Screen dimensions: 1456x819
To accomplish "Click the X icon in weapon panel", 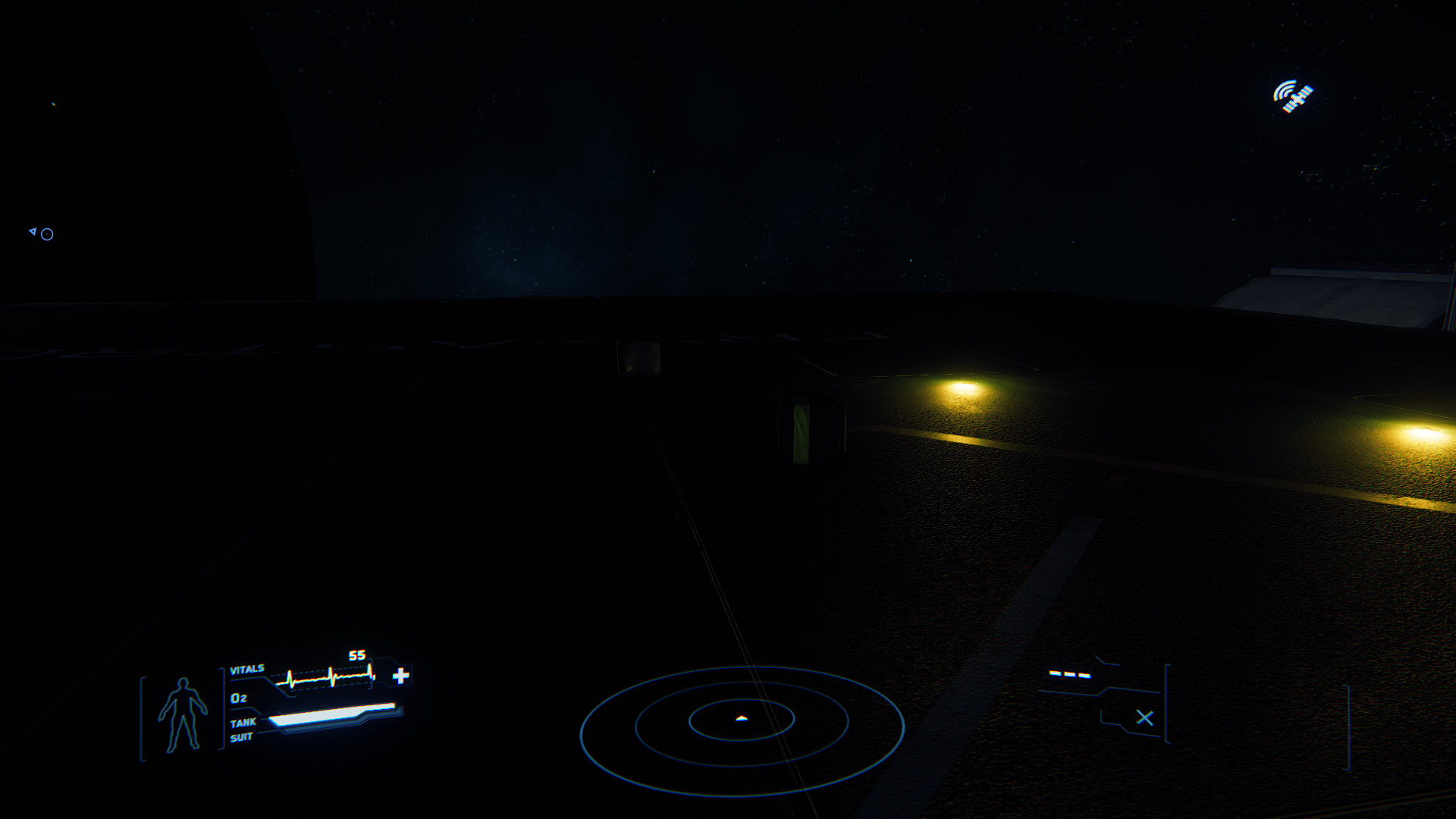I will 1144,717.
